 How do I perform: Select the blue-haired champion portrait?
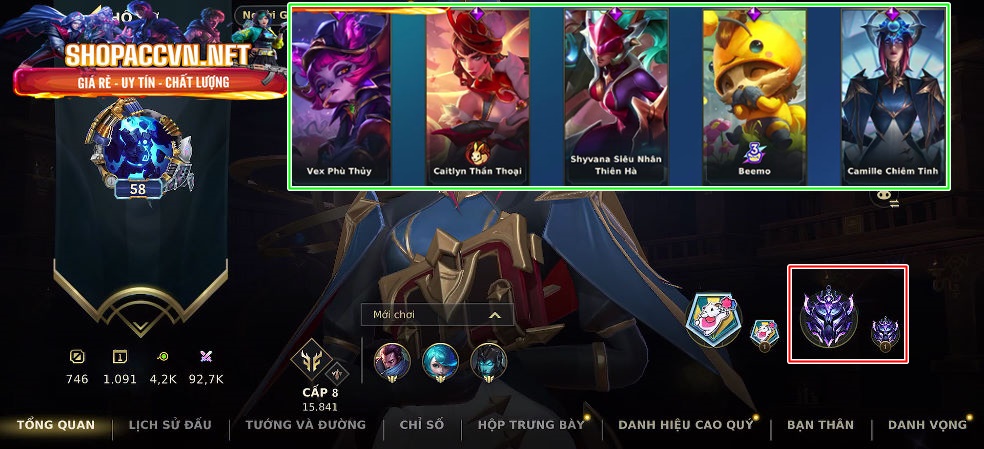pos(440,360)
